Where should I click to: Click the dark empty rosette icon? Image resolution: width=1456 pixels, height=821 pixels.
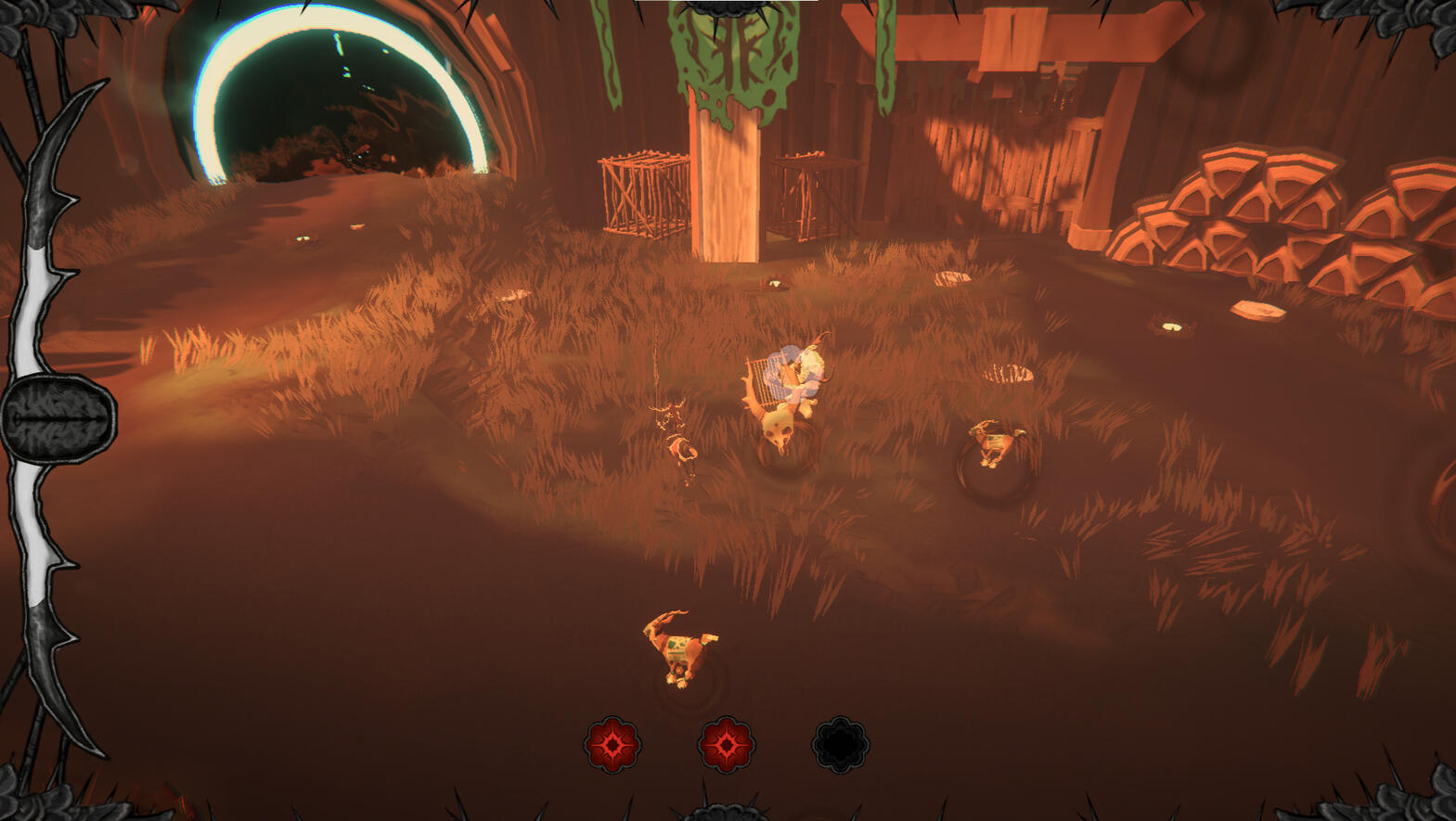(840, 744)
